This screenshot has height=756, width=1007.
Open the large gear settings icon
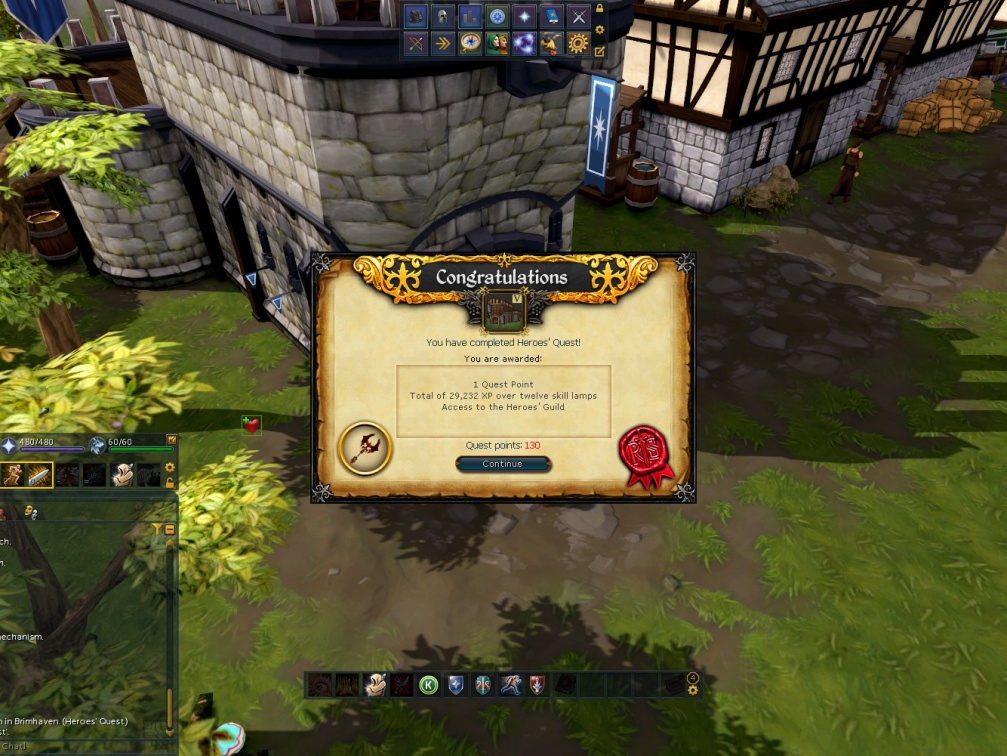click(578, 43)
